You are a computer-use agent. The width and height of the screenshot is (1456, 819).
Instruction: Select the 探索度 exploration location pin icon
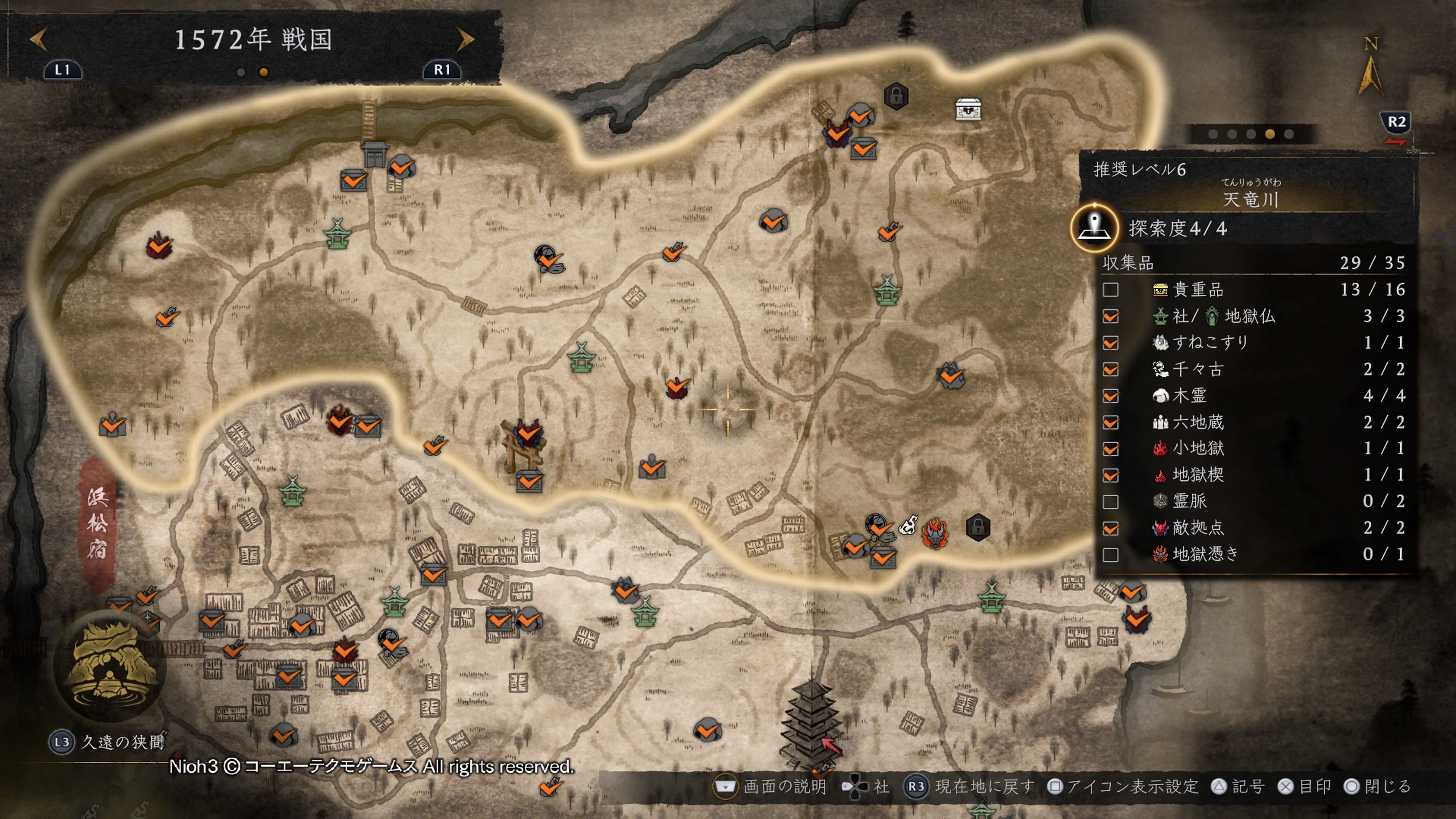pos(1094,228)
